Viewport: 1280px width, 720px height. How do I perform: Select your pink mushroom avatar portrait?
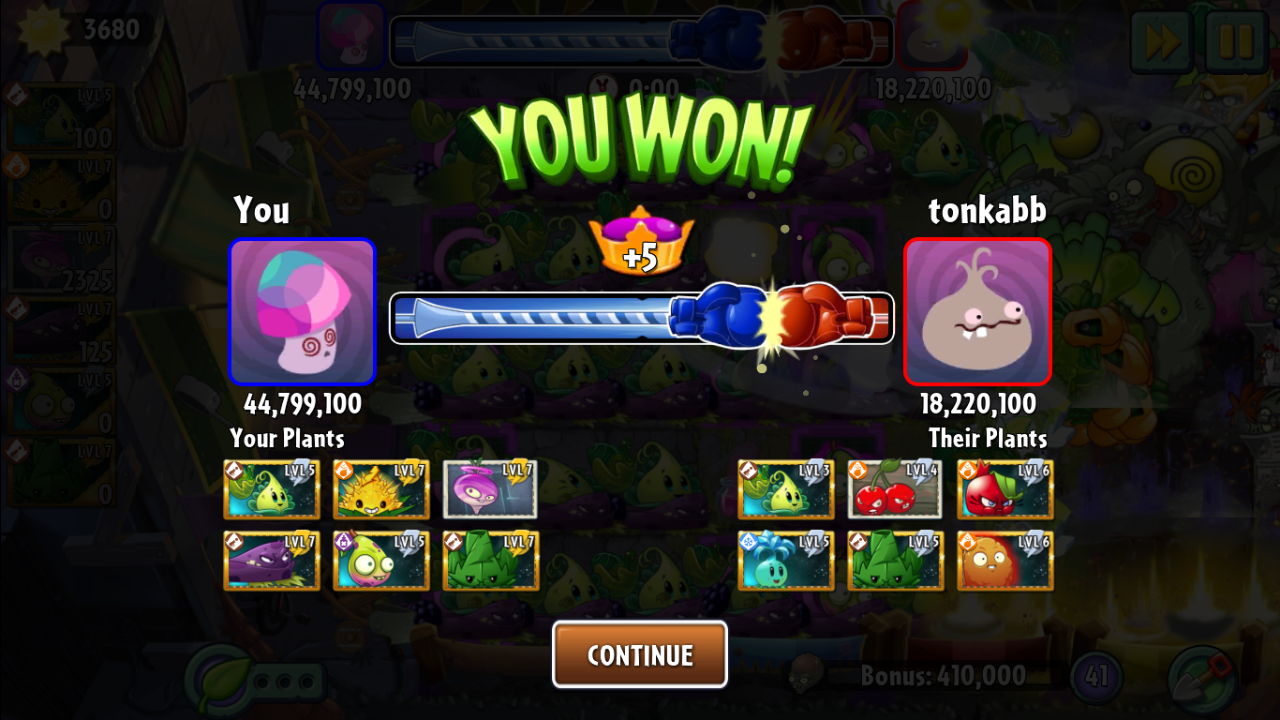(x=302, y=312)
